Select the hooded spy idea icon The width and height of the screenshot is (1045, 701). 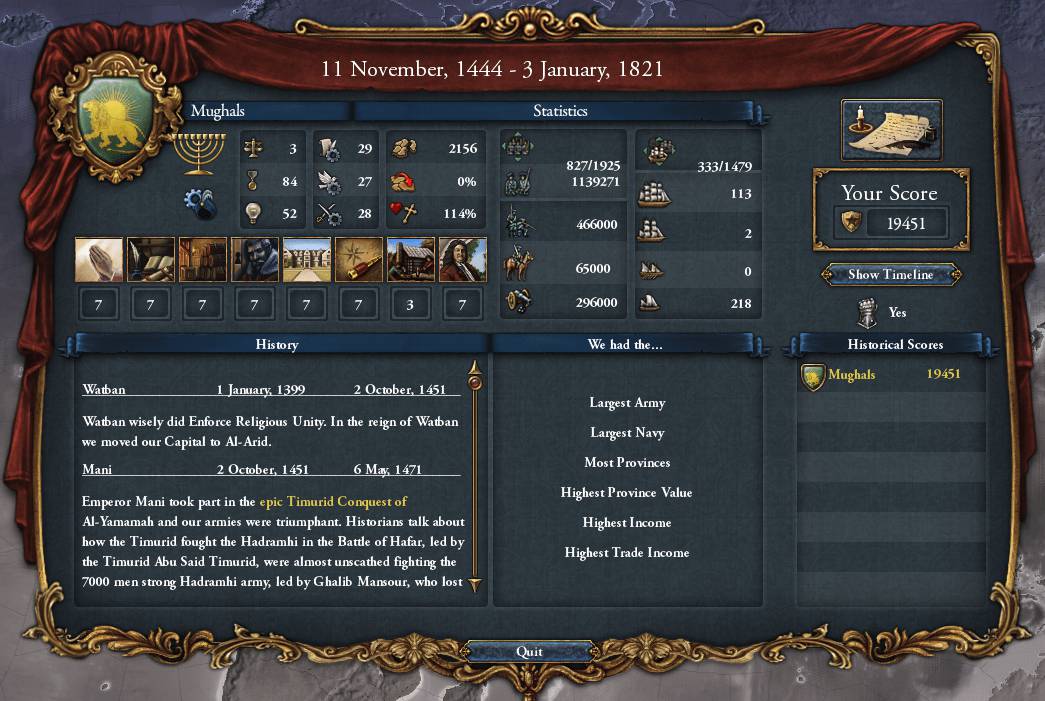pos(255,259)
